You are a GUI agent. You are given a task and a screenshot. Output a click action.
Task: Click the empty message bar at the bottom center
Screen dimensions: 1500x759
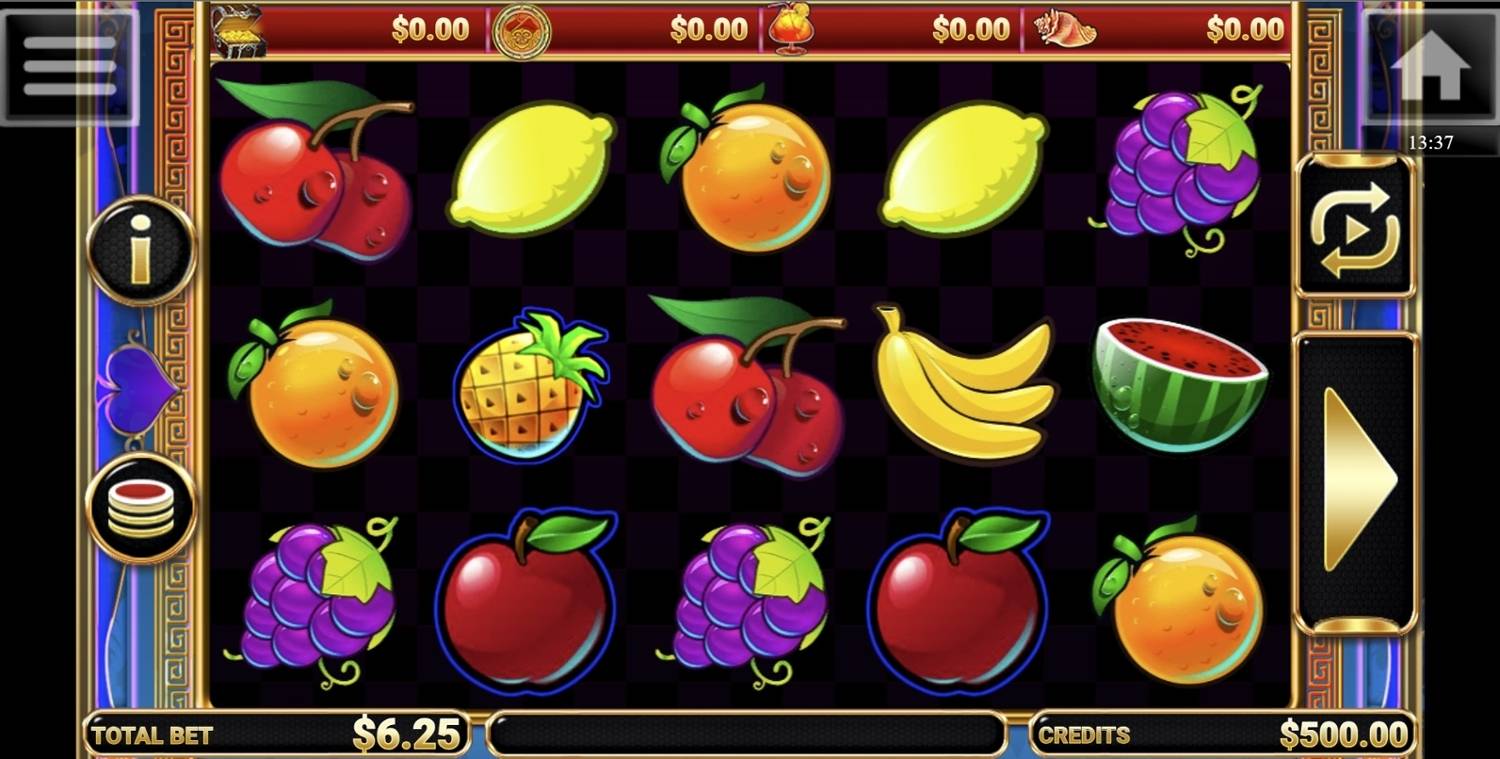(x=745, y=733)
